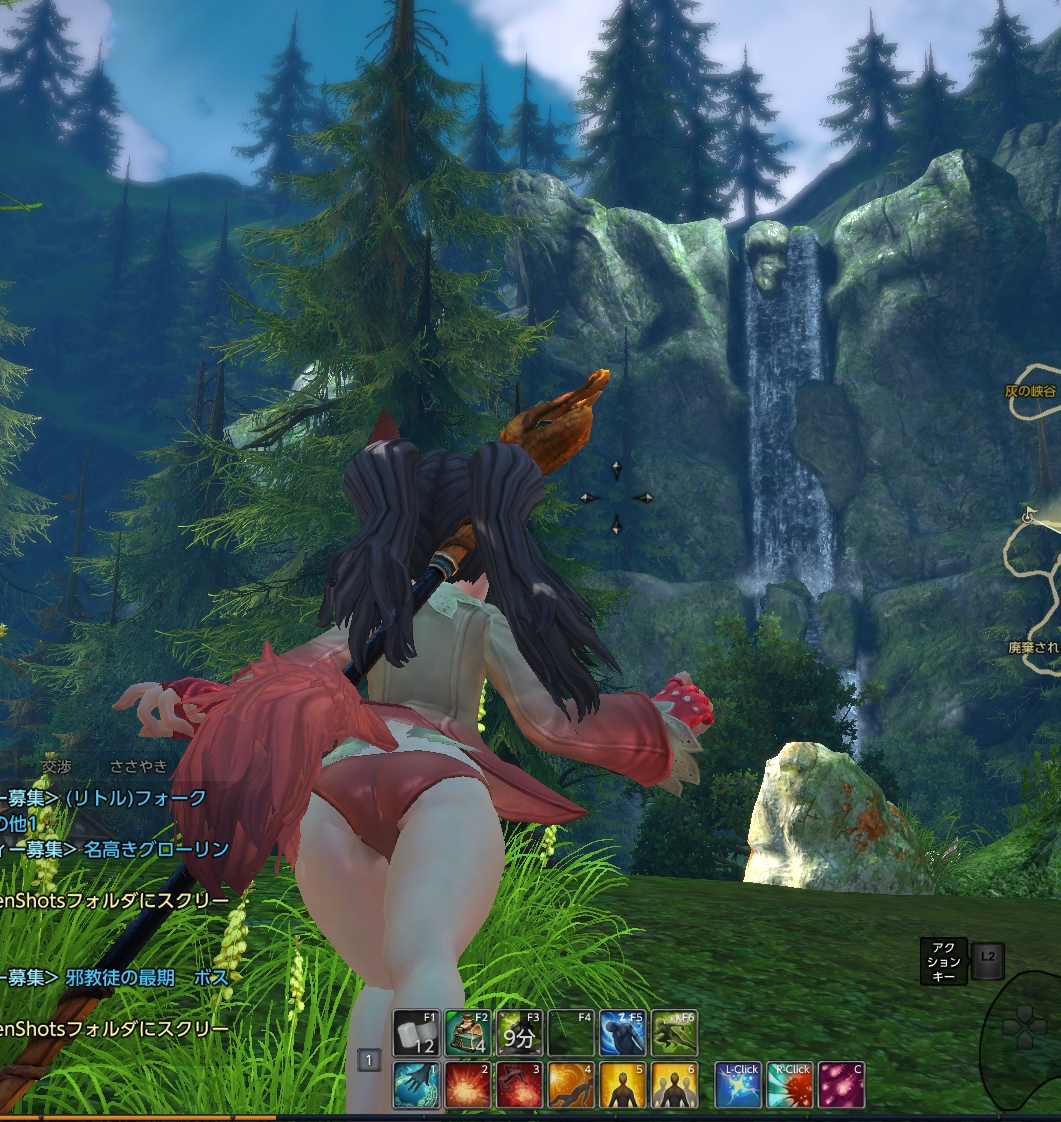Viewport: 1061px width, 1122px height.
Task: Click the F3 slot showing 9分 cooldown
Action: (520, 1034)
